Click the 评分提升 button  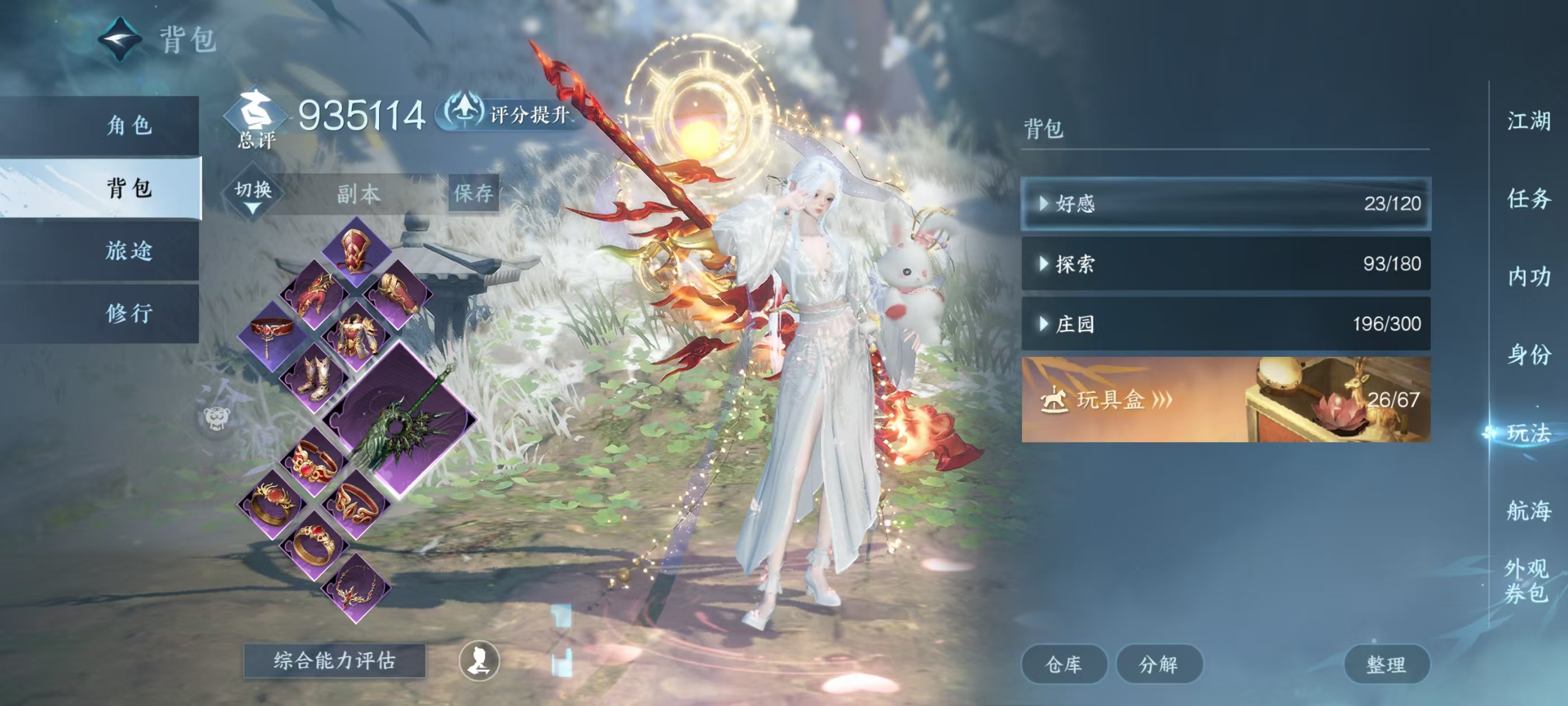point(511,114)
